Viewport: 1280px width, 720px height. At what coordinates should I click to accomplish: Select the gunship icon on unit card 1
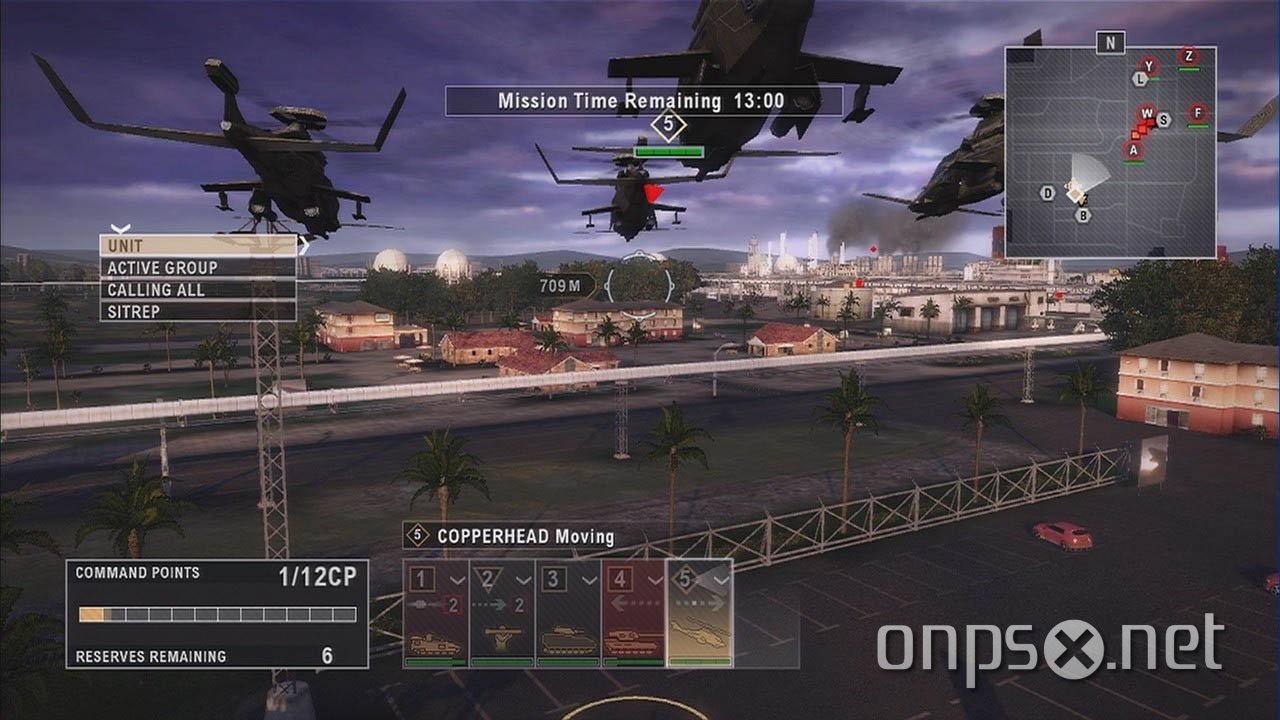[433, 642]
